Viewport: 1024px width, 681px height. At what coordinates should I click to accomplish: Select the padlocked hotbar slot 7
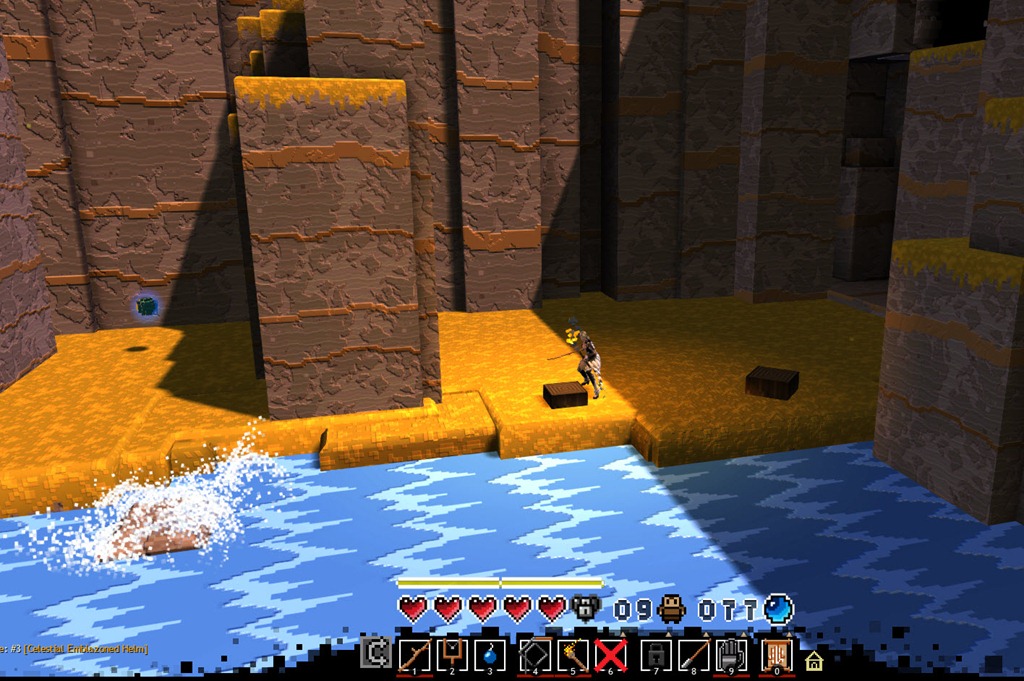coord(656,655)
